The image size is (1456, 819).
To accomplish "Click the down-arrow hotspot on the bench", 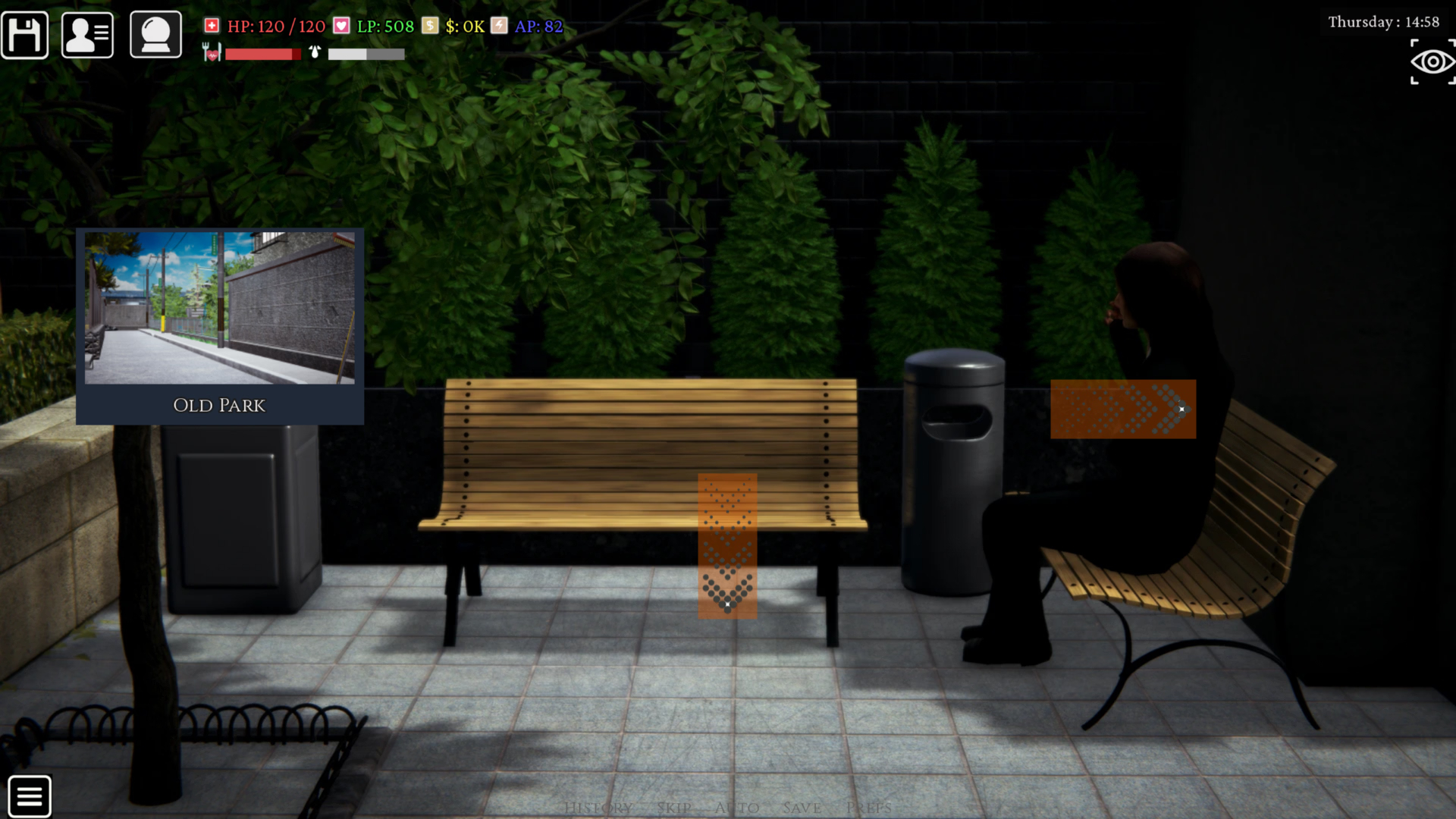I will point(727,544).
